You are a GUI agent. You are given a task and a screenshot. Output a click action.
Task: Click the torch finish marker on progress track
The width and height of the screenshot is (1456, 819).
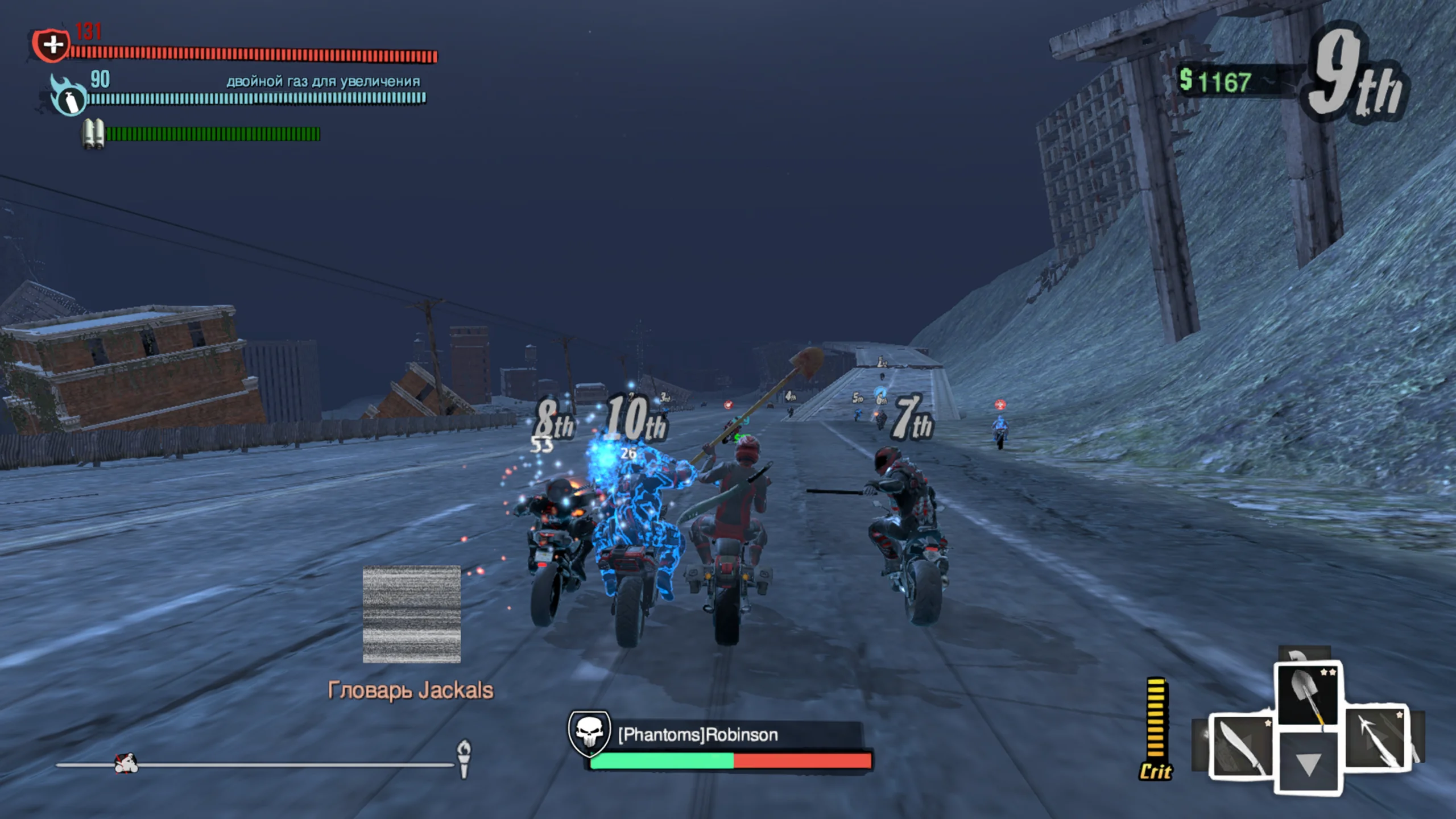pos(464,758)
